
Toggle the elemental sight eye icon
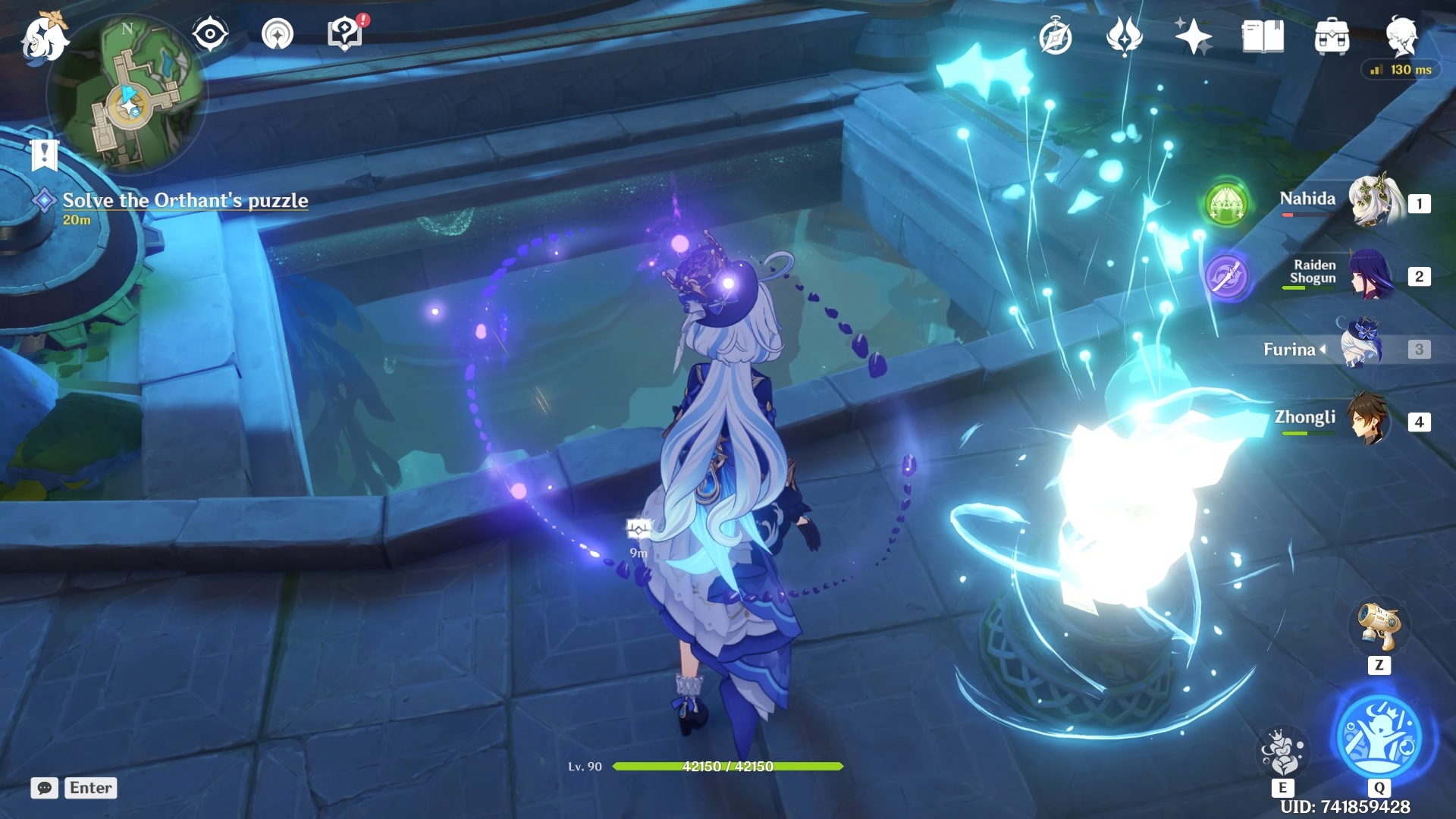[210, 34]
